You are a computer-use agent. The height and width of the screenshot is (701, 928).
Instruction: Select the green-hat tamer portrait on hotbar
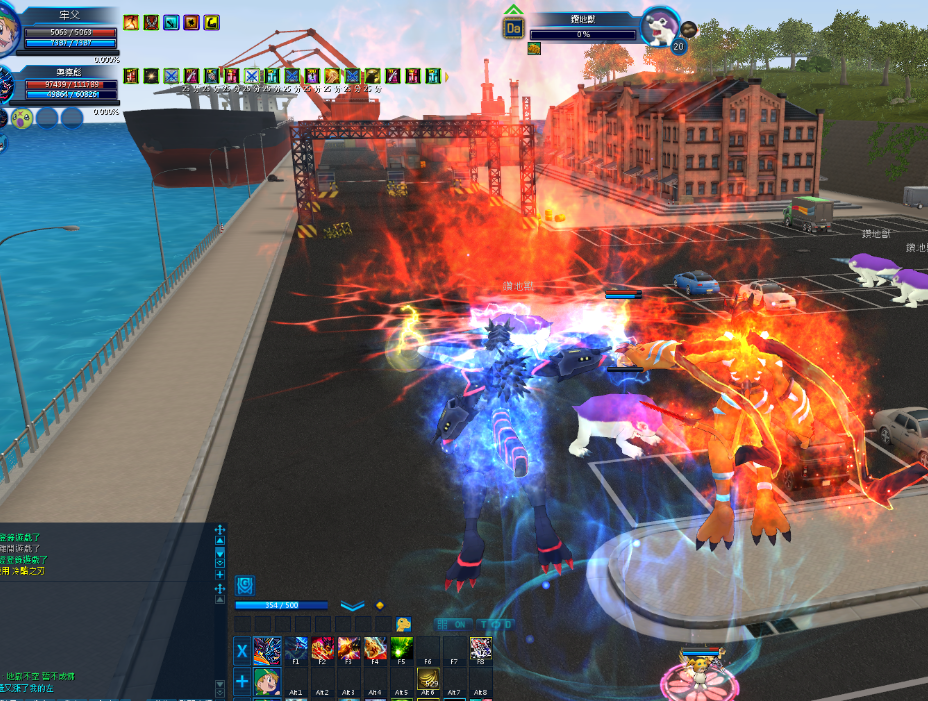coord(267,682)
